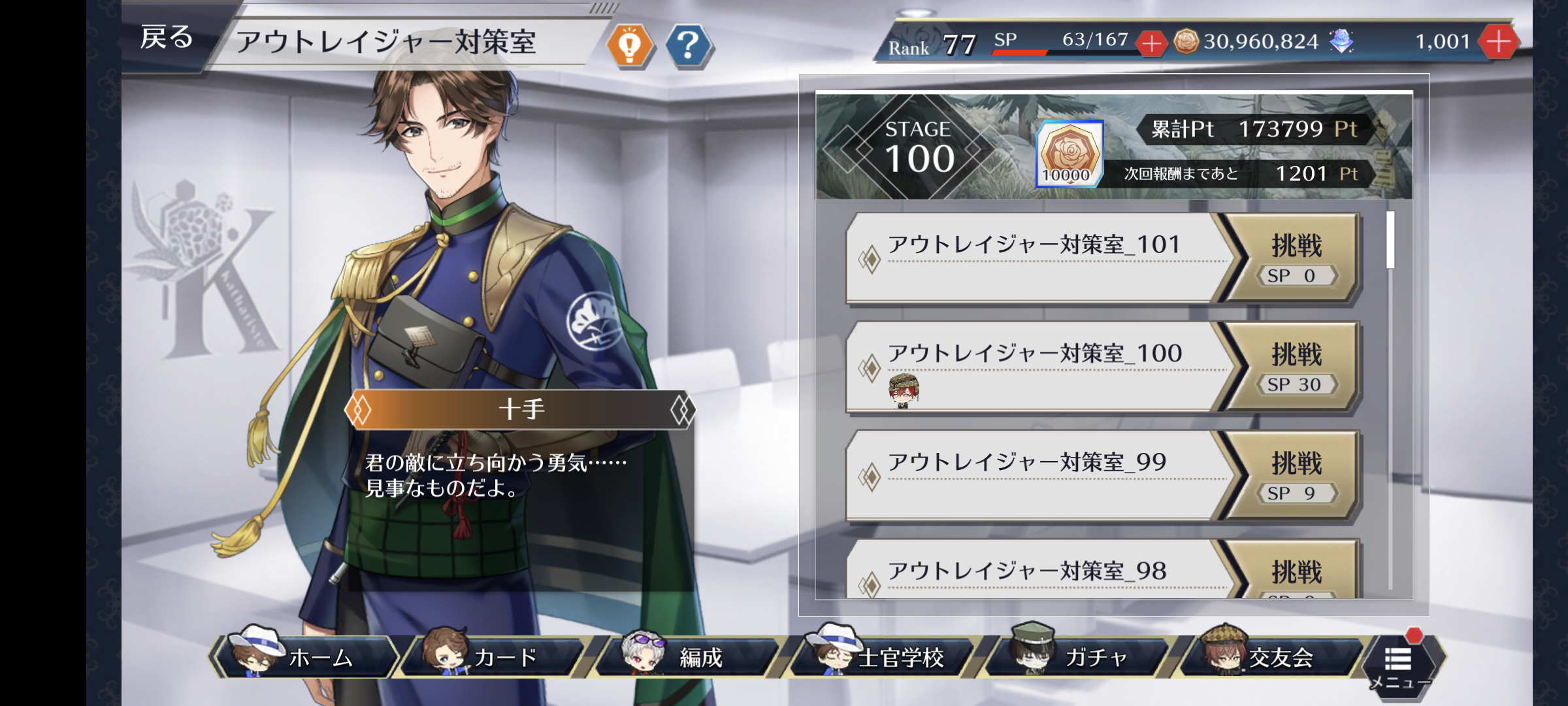1568x706 pixels.
Task: Add SP with the red plus button
Action: pyautogui.click(x=1151, y=44)
